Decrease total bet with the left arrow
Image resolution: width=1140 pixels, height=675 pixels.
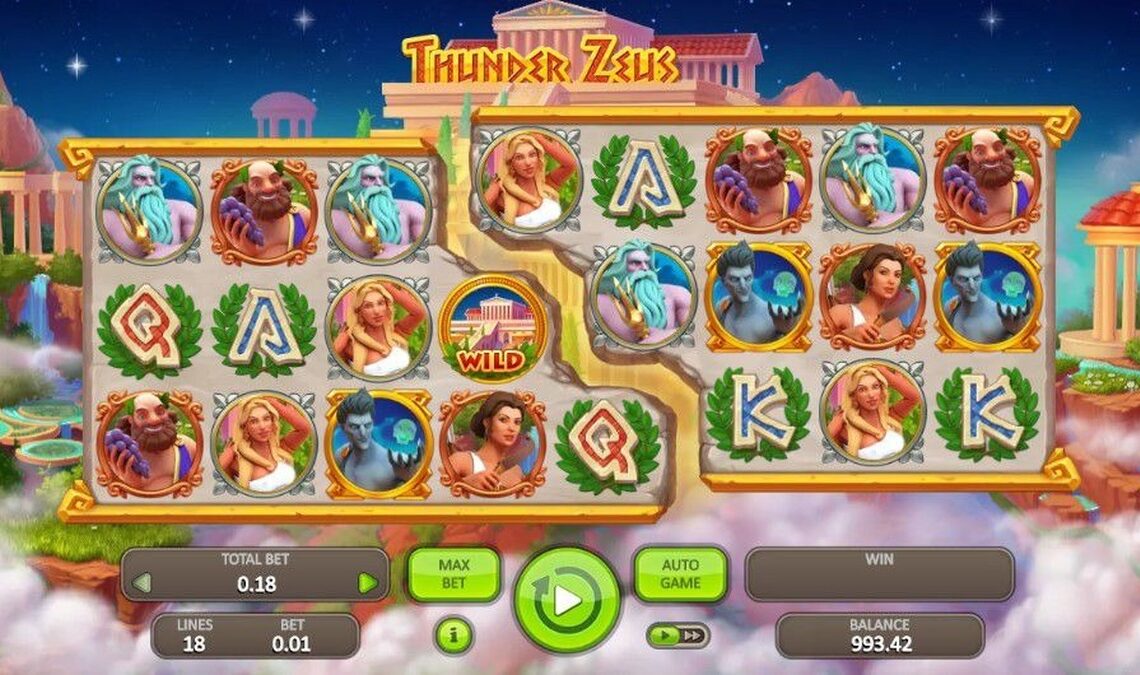coord(141,583)
